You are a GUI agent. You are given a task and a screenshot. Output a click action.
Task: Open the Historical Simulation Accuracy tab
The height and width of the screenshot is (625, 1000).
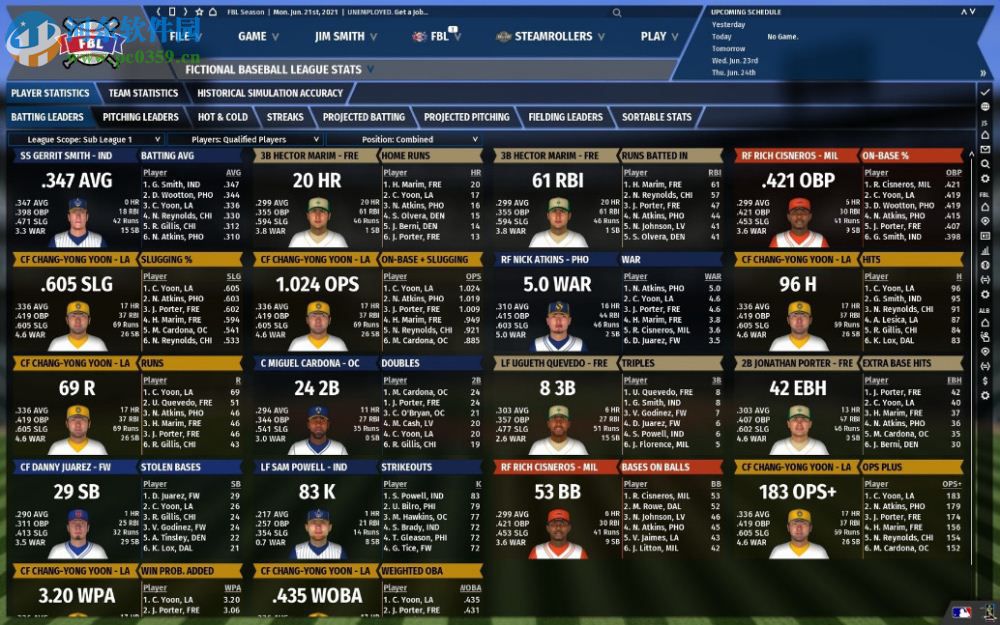[269, 93]
